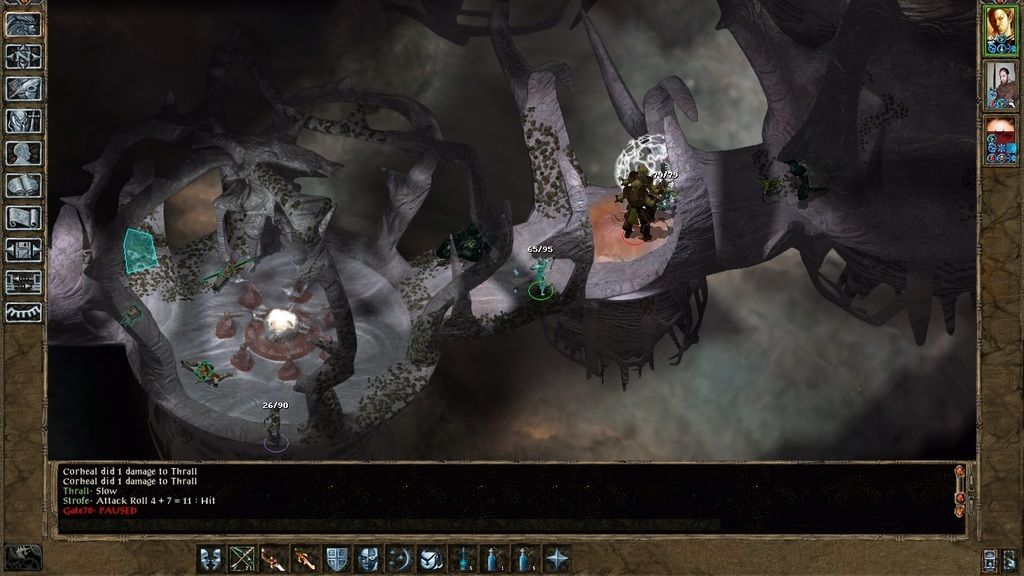Open the four-pointed star special abilities
The image size is (1024, 576).
click(x=558, y=558)
